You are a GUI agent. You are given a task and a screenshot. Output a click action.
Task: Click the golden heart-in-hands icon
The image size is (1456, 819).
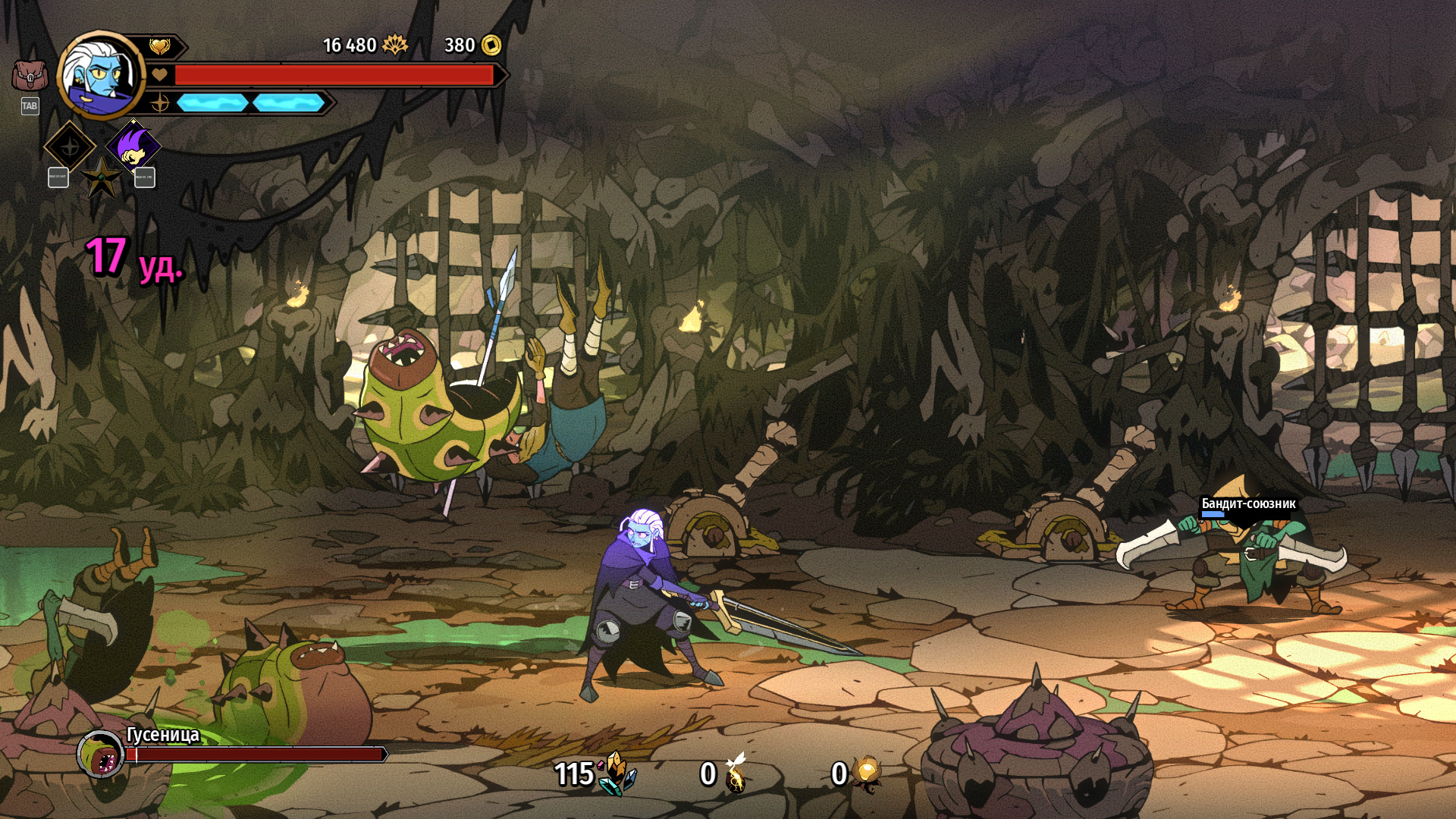159,47
